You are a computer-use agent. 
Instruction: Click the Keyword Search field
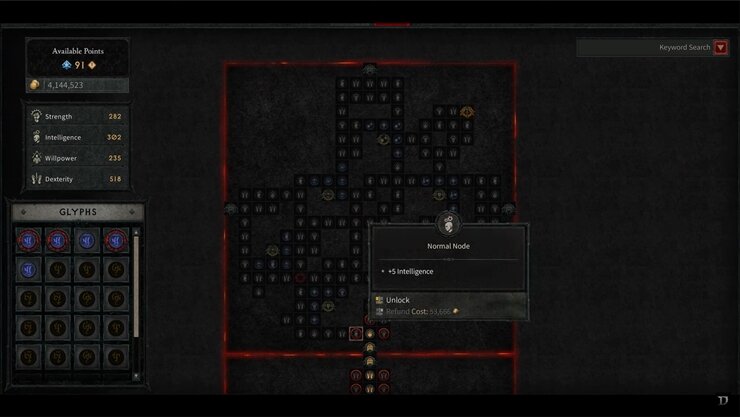(x=644, y=47)
